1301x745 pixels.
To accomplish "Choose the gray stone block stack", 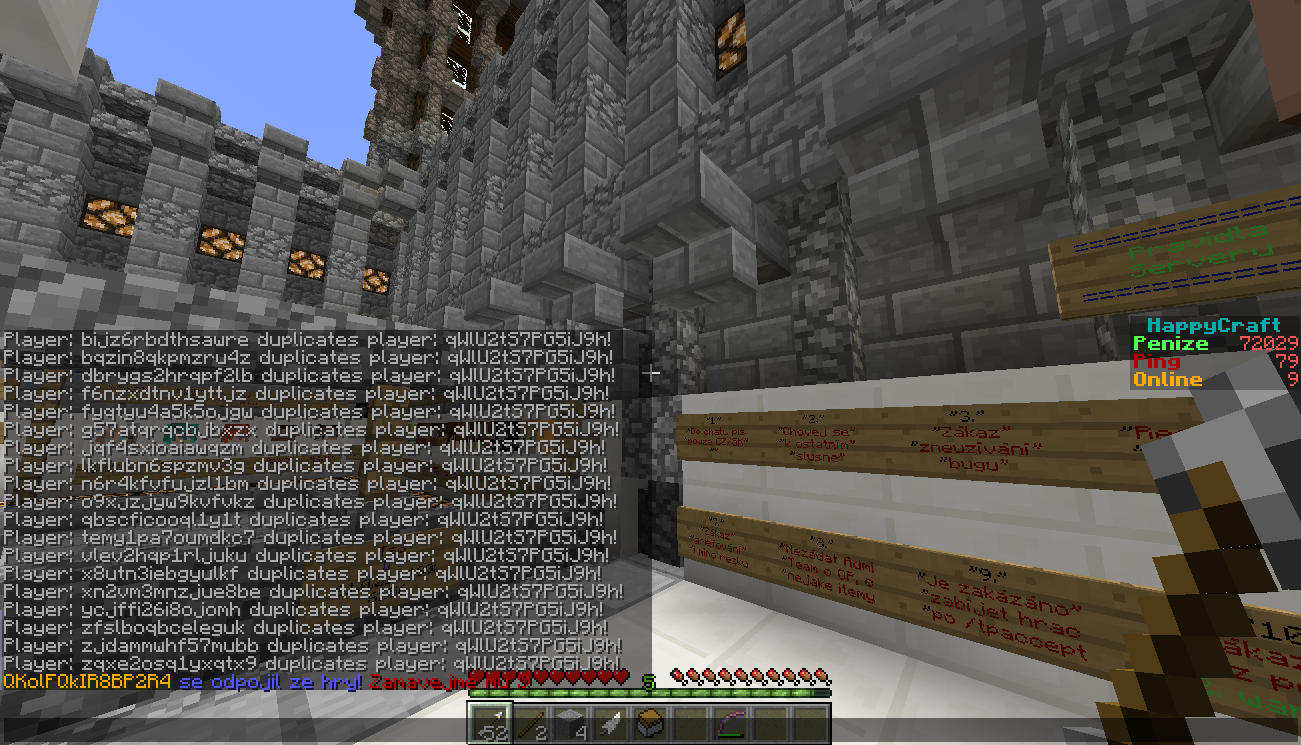I will pos(570,722).
